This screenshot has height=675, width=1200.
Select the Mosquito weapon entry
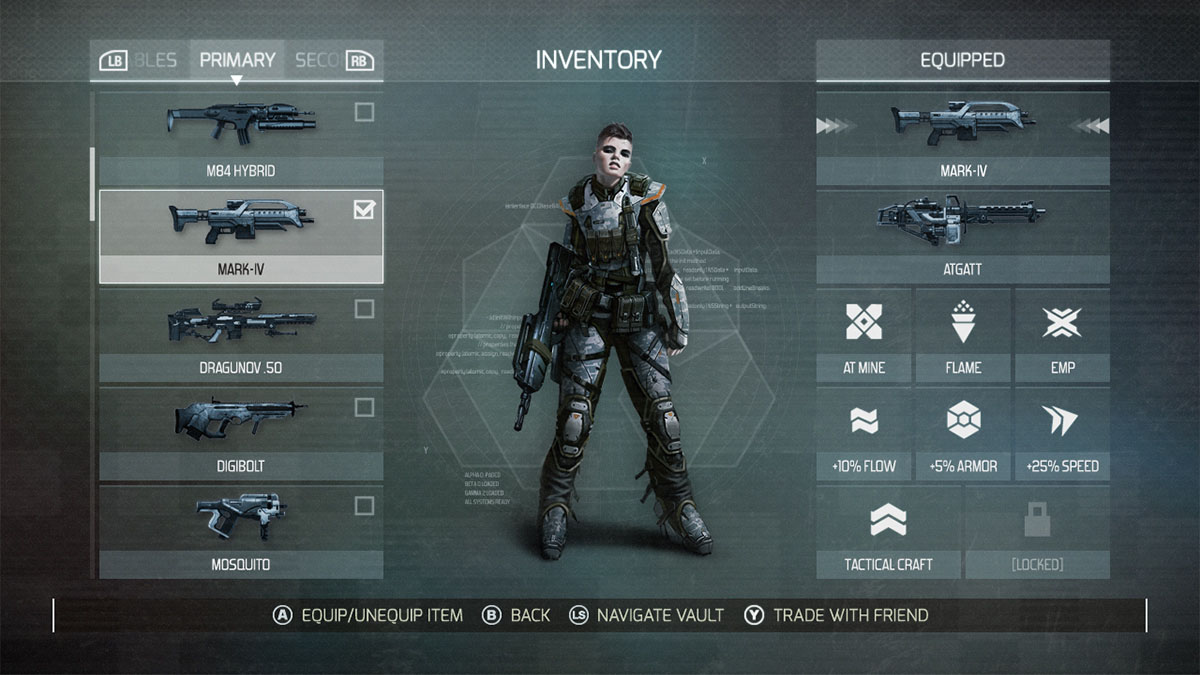[240, 531]
